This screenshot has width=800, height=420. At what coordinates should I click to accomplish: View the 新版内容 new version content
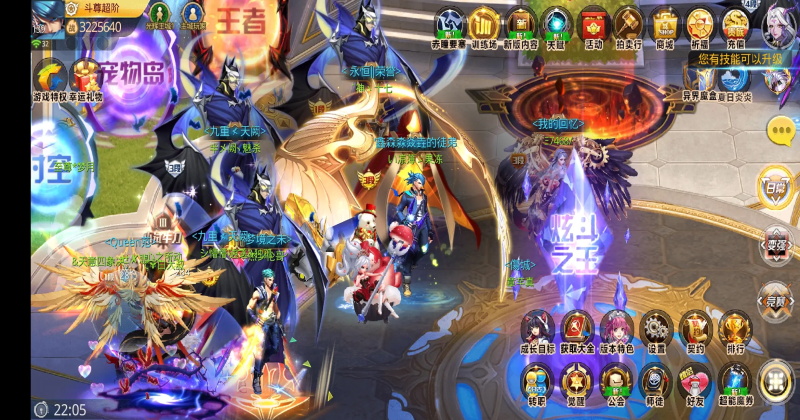click(x=521, y=25)
